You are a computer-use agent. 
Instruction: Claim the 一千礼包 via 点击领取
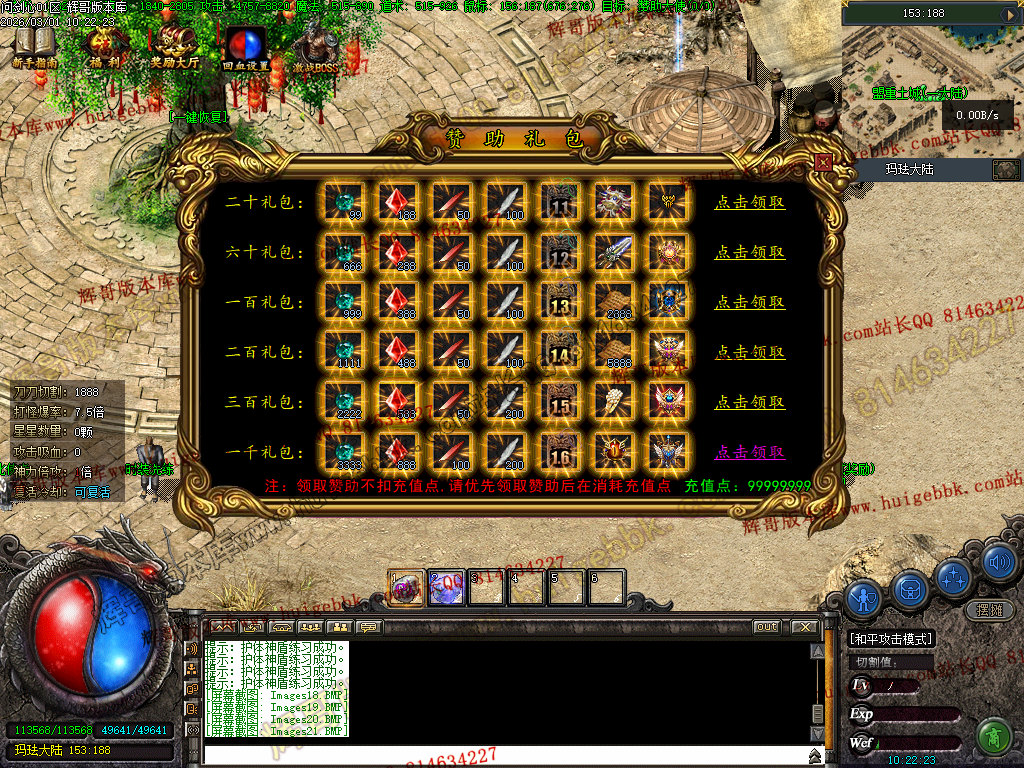pyautogui.click(x=749, y=452)
